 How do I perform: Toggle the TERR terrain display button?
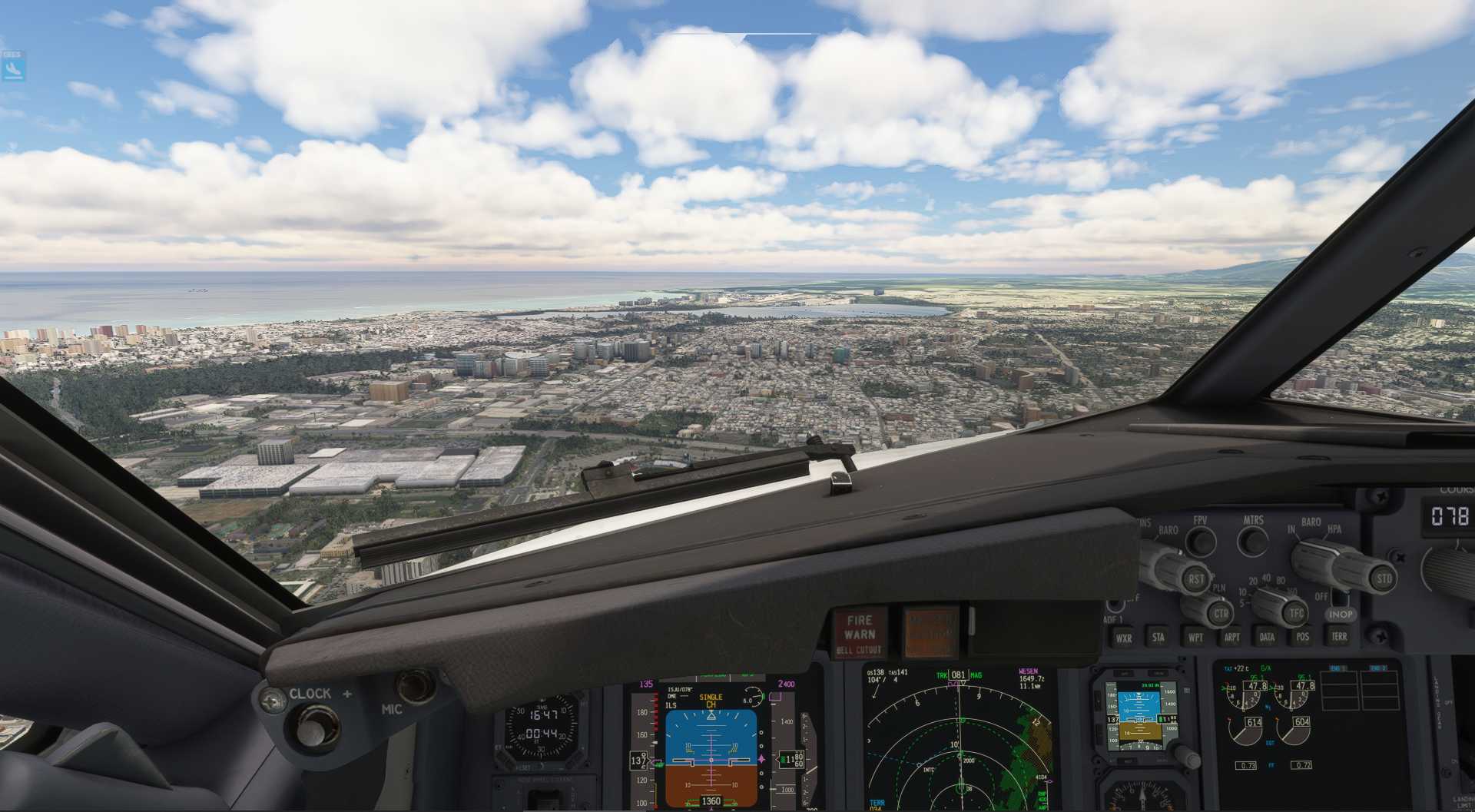(1338, 636)
